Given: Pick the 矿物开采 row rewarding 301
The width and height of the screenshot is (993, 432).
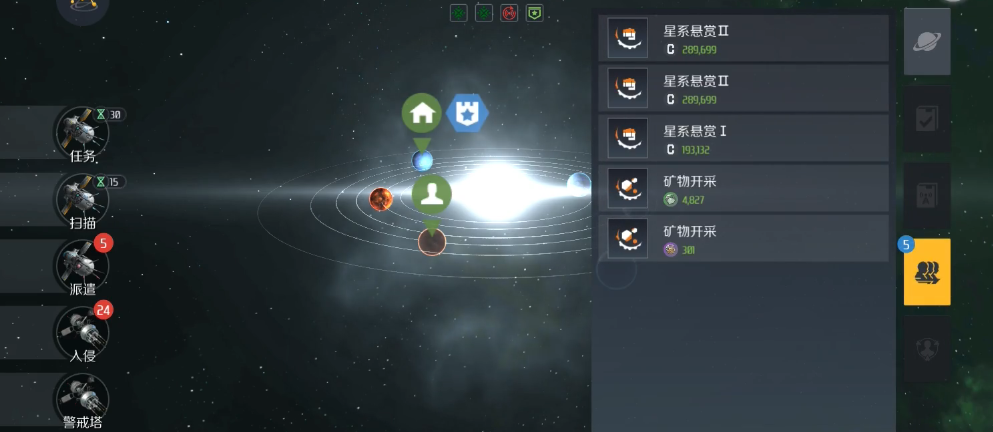Looking at the screenshot, I should tap(743, 239).
